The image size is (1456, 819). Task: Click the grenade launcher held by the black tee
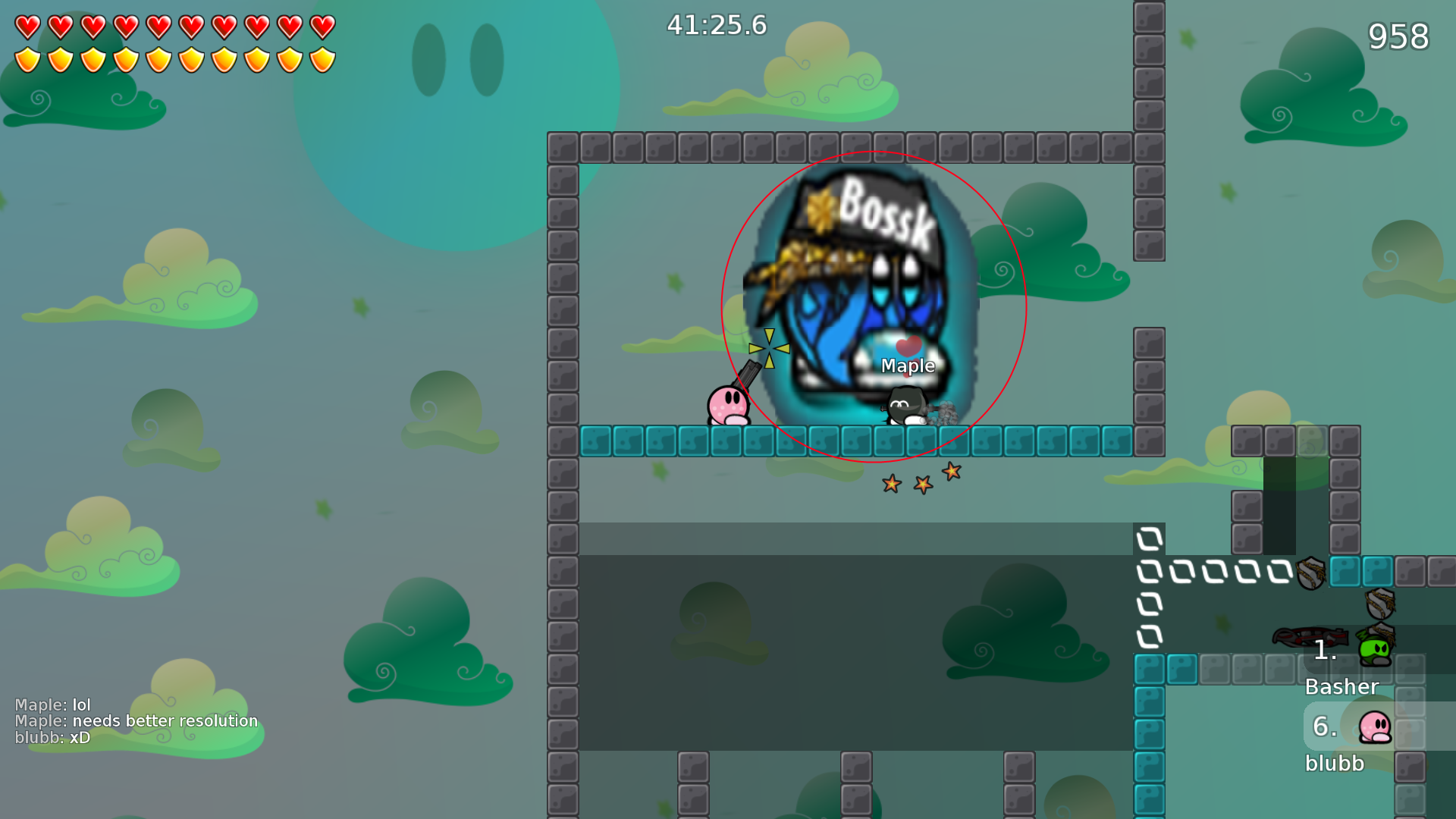(935, 410)
